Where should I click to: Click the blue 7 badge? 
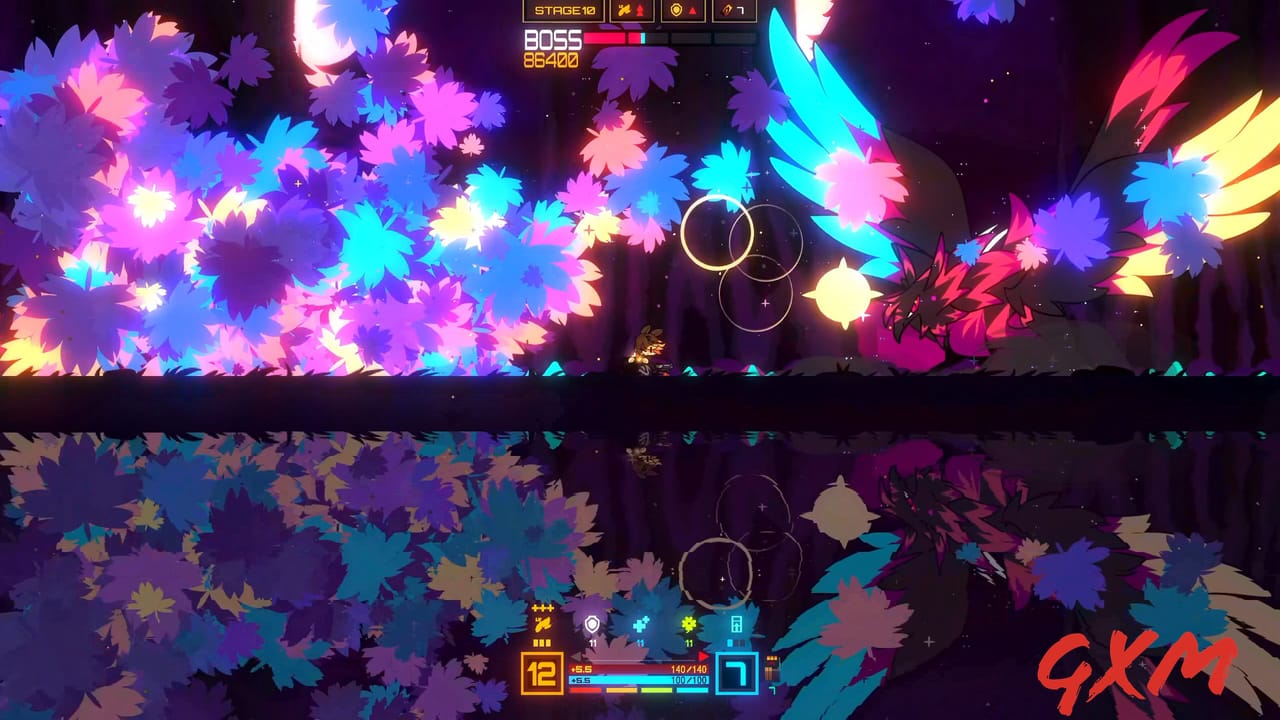tap(736, 672)
